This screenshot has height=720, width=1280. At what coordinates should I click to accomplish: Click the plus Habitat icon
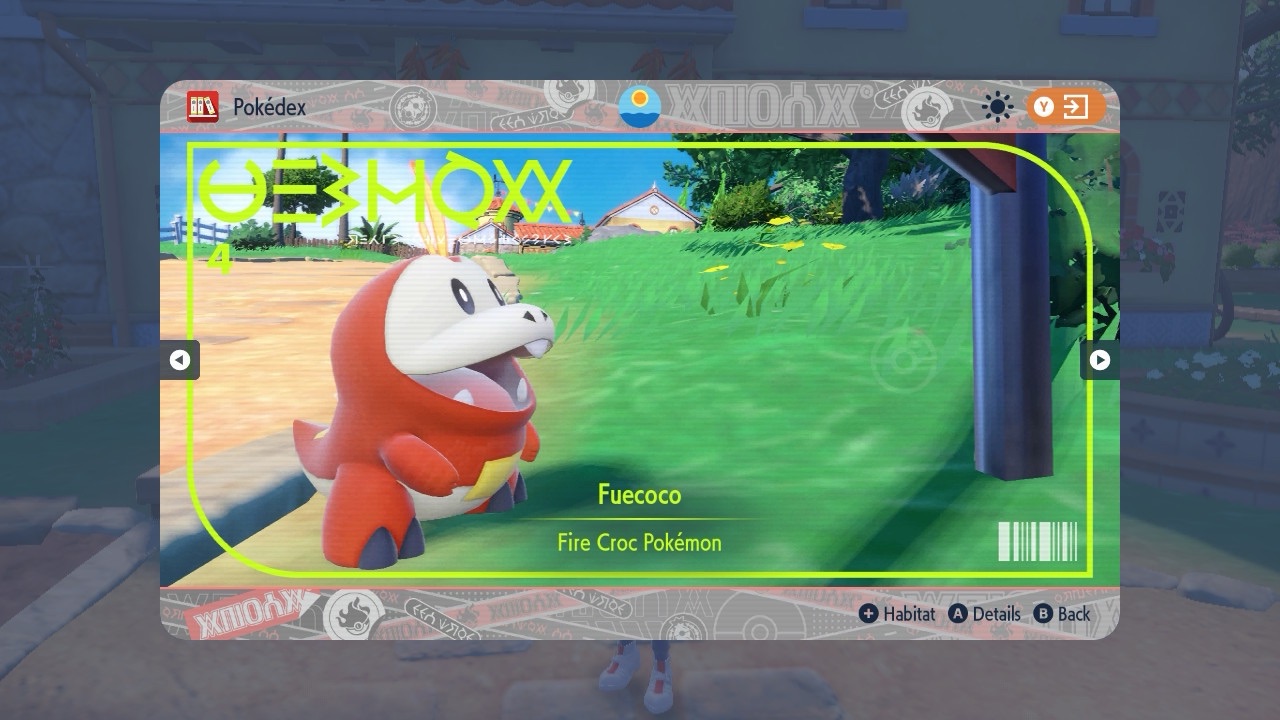tap(869, 614)
